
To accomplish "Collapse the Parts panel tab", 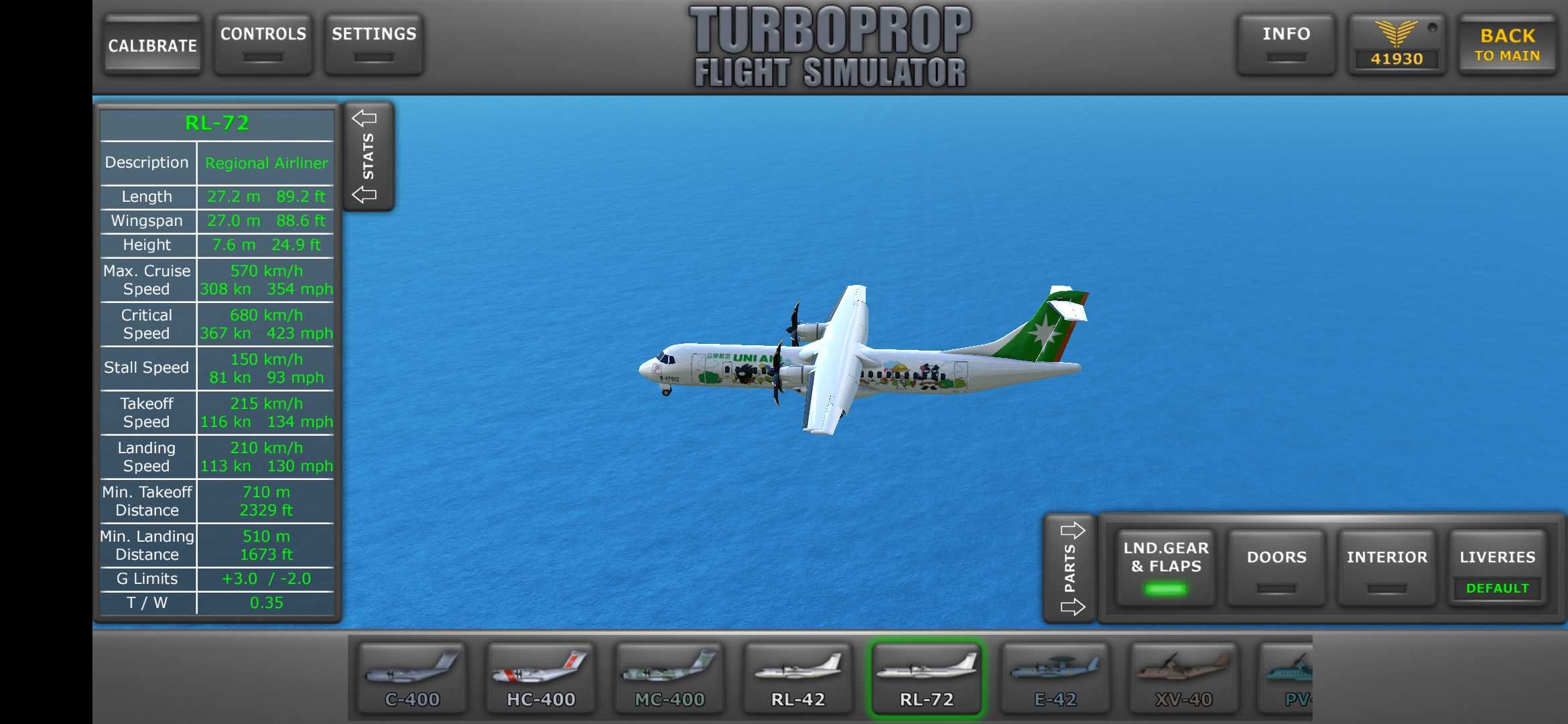I will point(1070,568).
